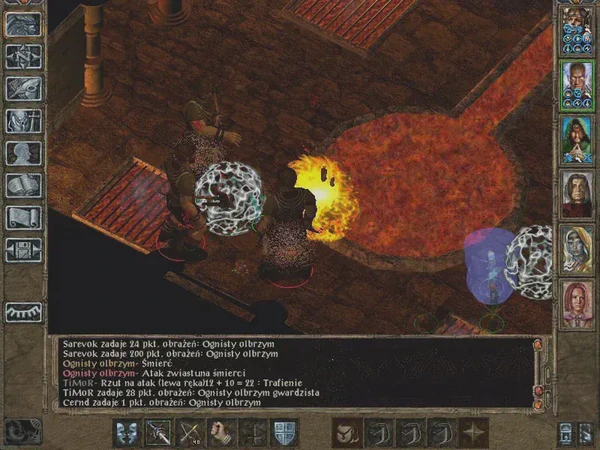Viewport: 600px width, 450px height.
Task: Open the mage spellbook
Action: click(x=23, y=185)
